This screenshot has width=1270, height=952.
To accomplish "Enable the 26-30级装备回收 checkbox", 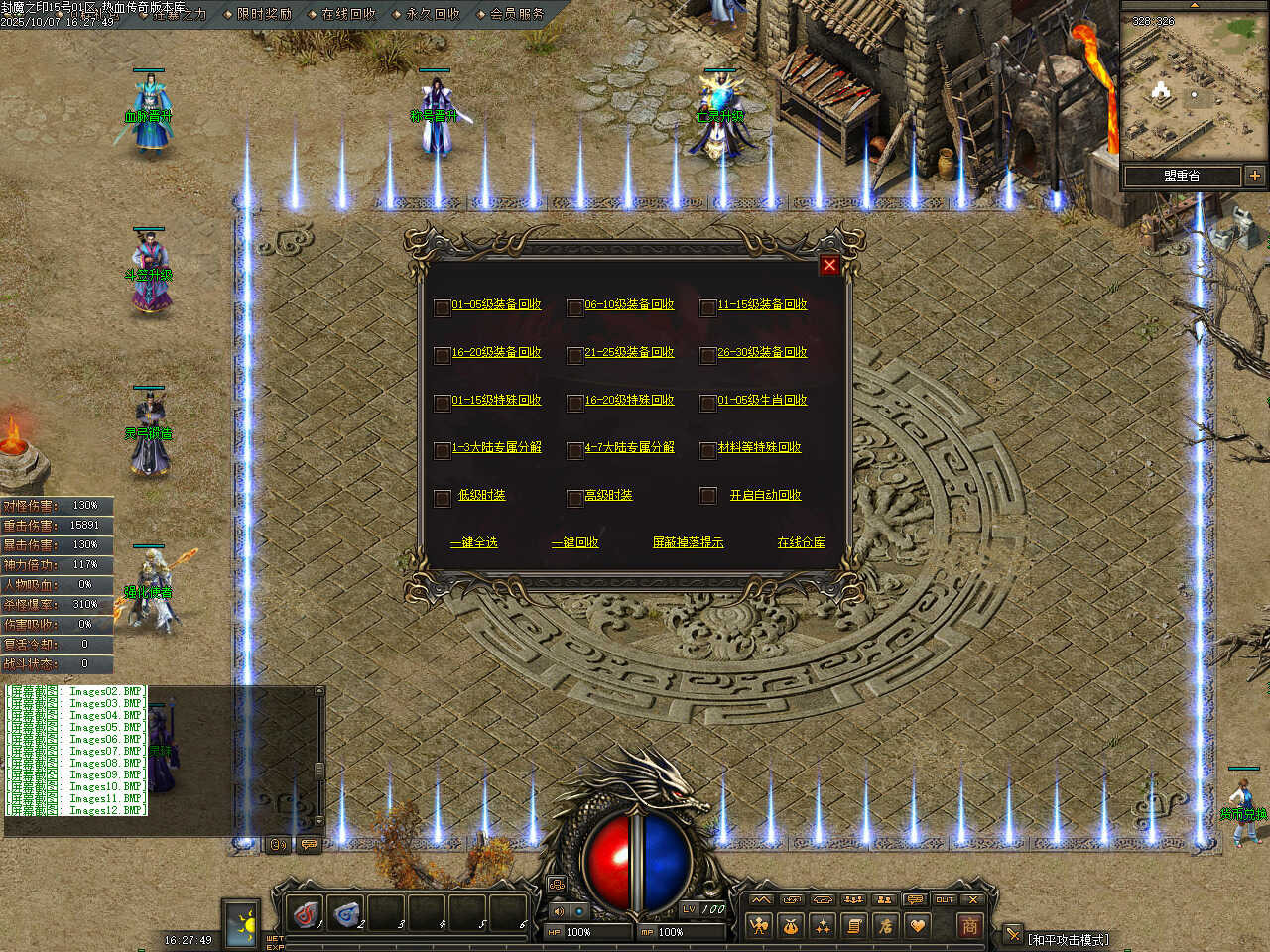I will point(707,354).
